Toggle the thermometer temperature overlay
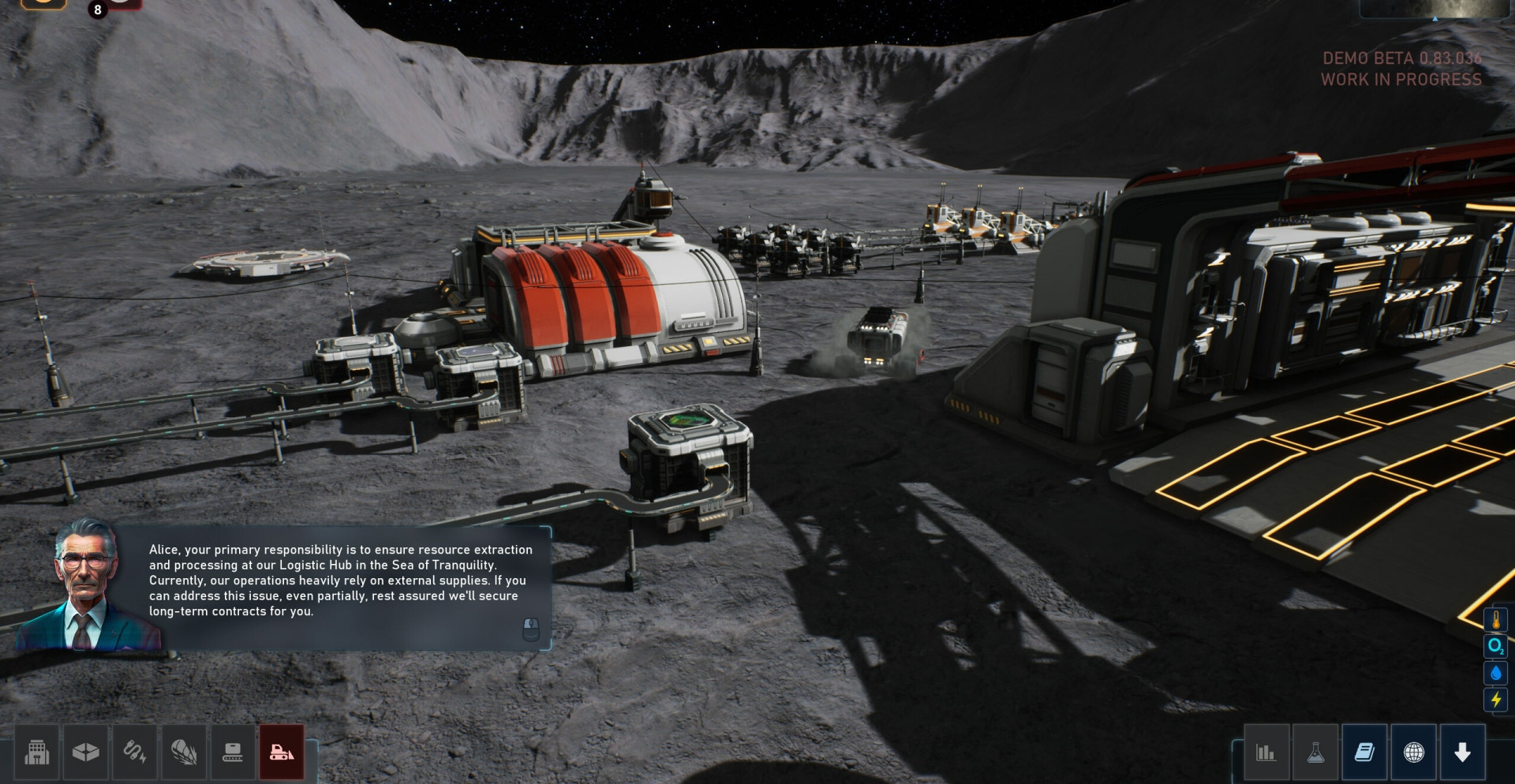Viewport: 1515px width, 784px height. [1495, 620]
